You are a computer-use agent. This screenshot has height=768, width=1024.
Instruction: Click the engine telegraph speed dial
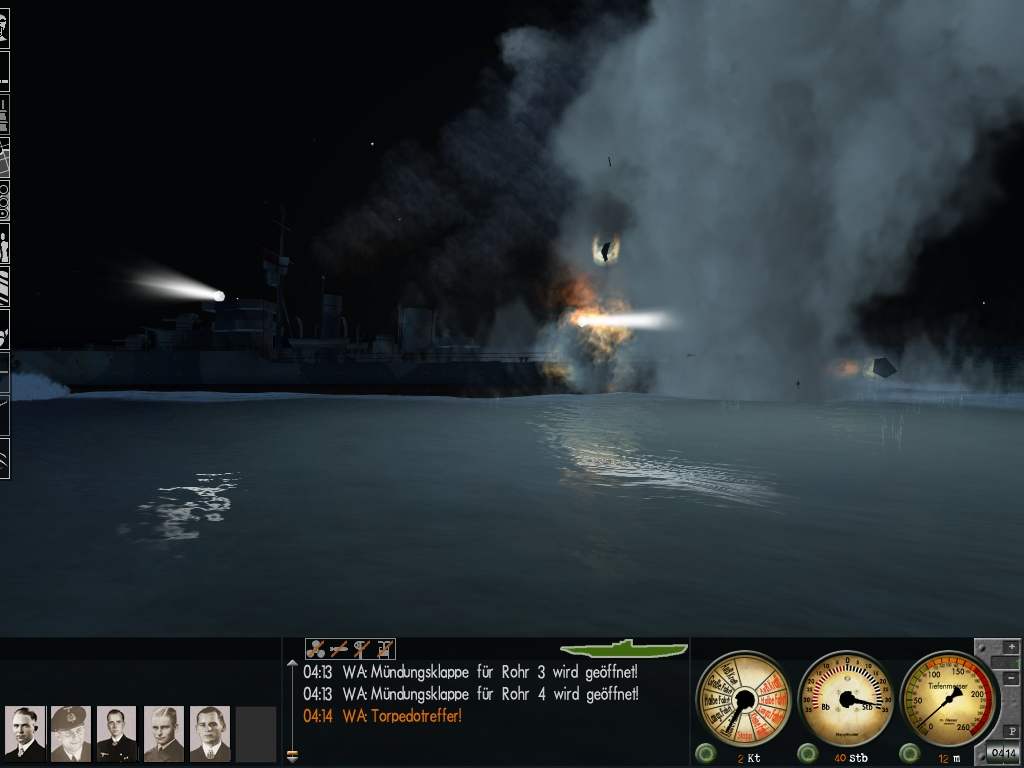click(x=743, y=698)
